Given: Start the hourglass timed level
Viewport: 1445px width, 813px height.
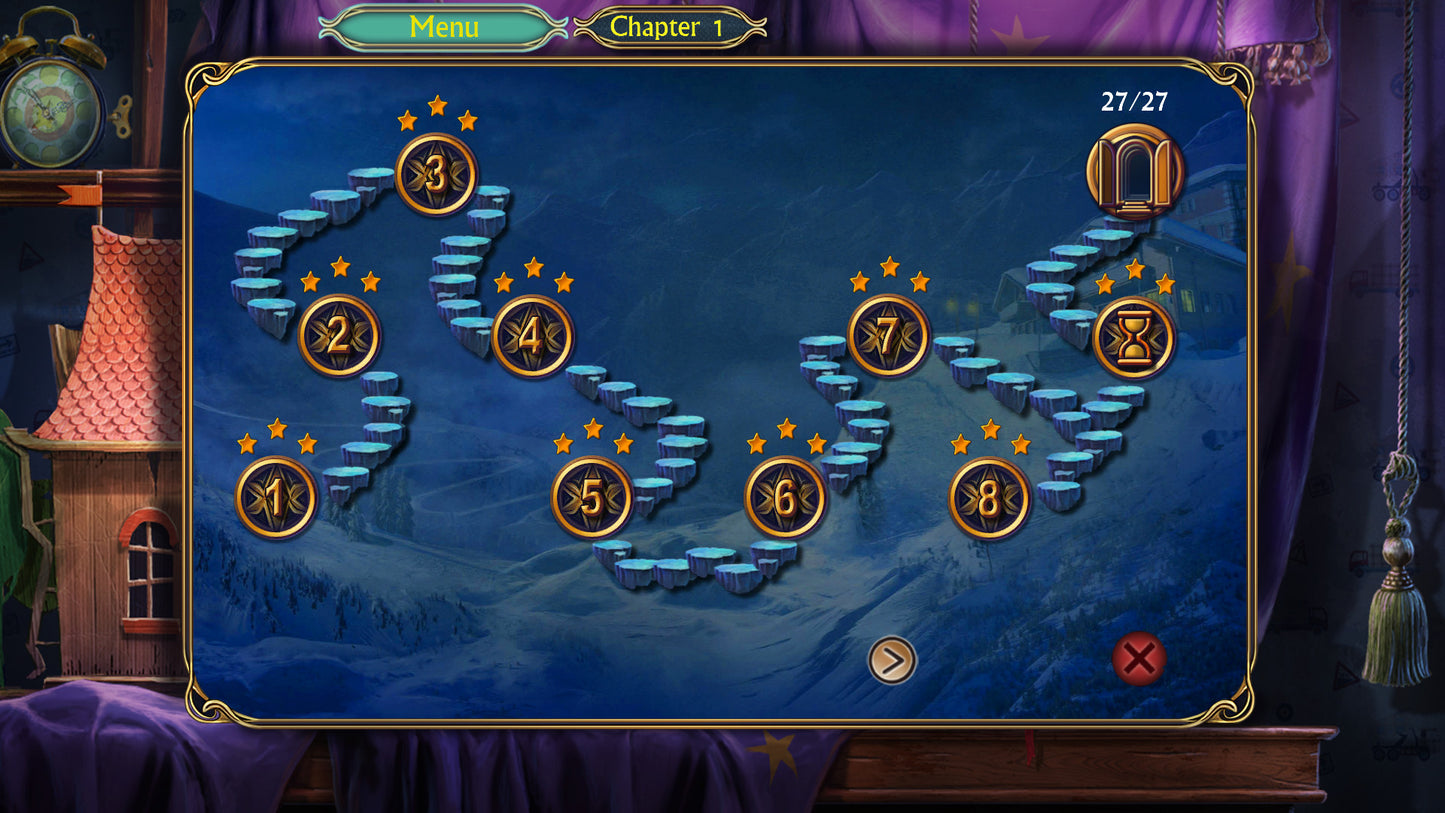Looking at the screenshot, I should (x=1134, y=338).
